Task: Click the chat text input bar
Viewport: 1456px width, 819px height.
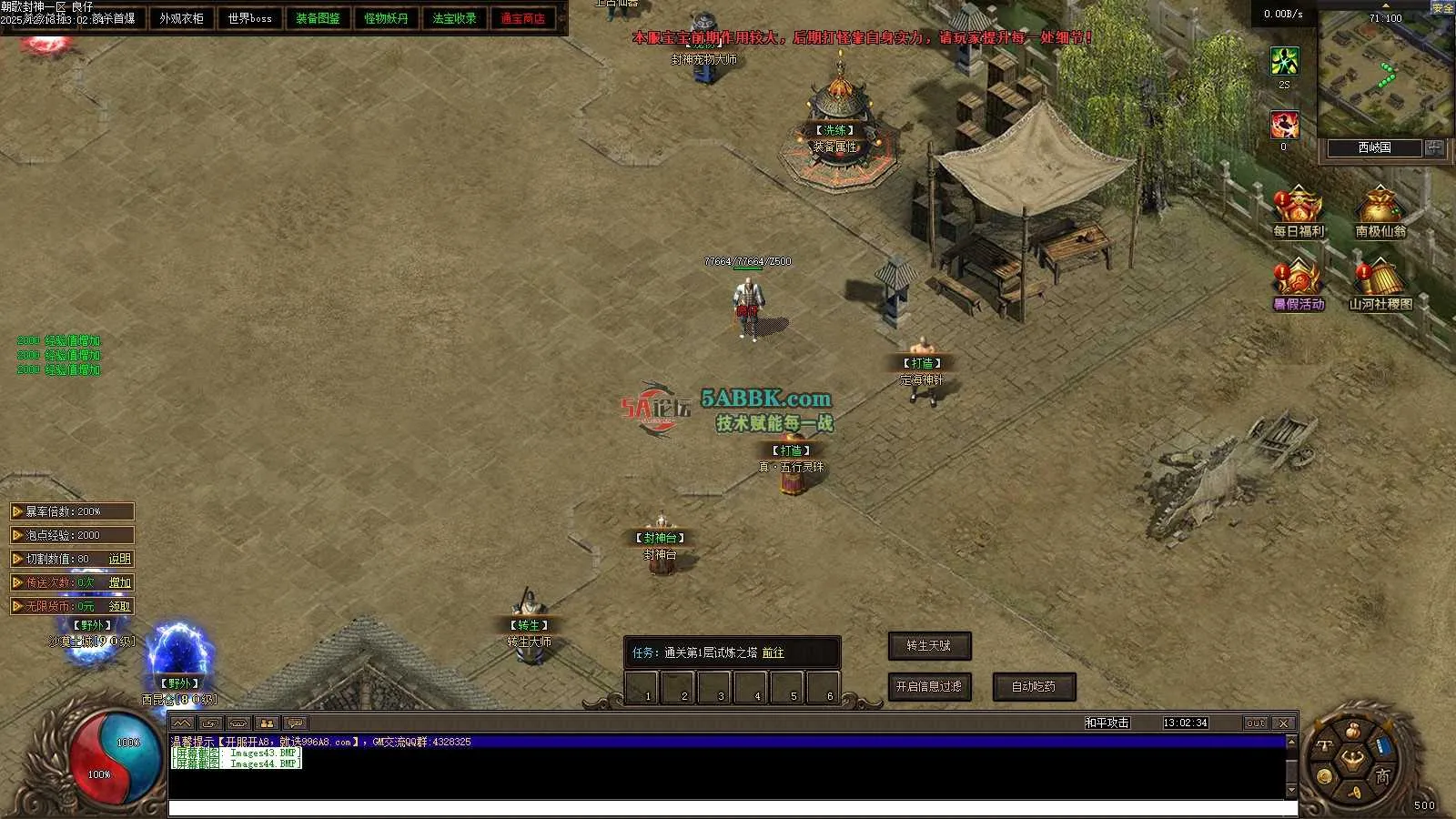Action: click(728, 808)
